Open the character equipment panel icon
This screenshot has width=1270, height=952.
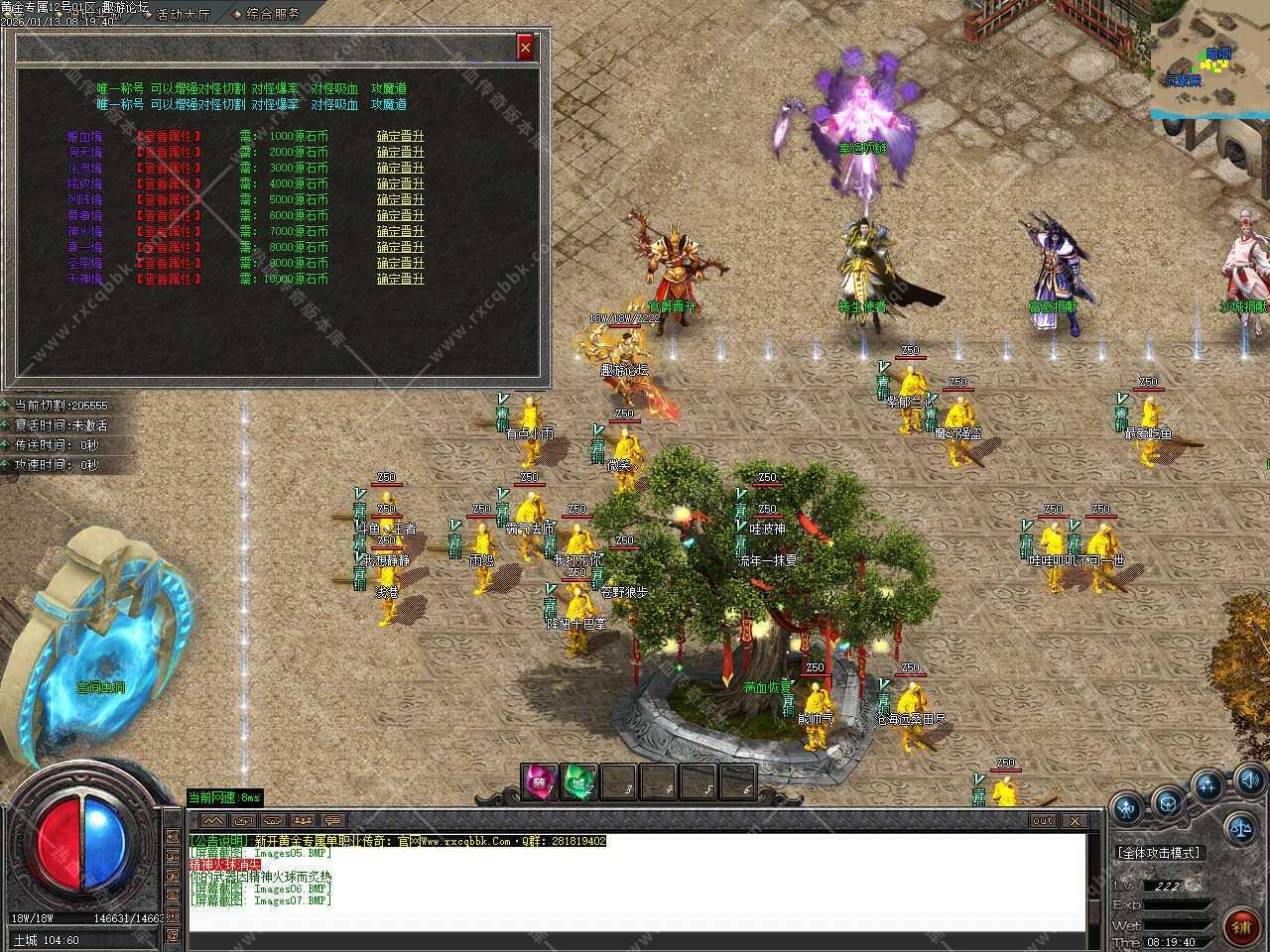(1128, 808)
